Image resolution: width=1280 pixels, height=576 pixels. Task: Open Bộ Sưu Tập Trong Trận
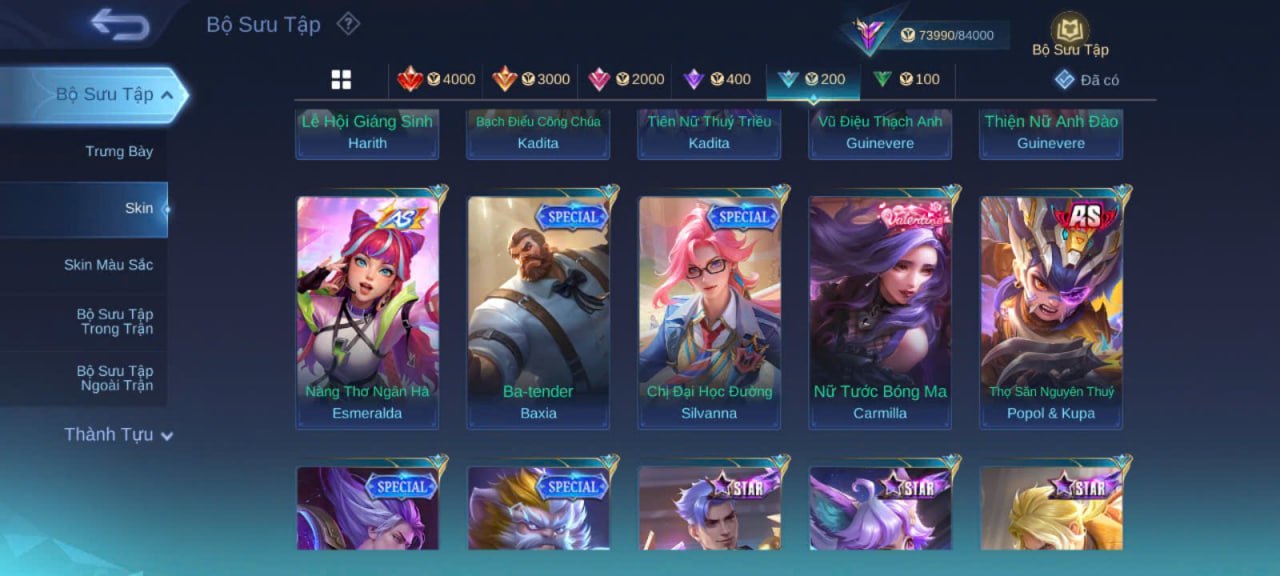[x=116, y=321]
